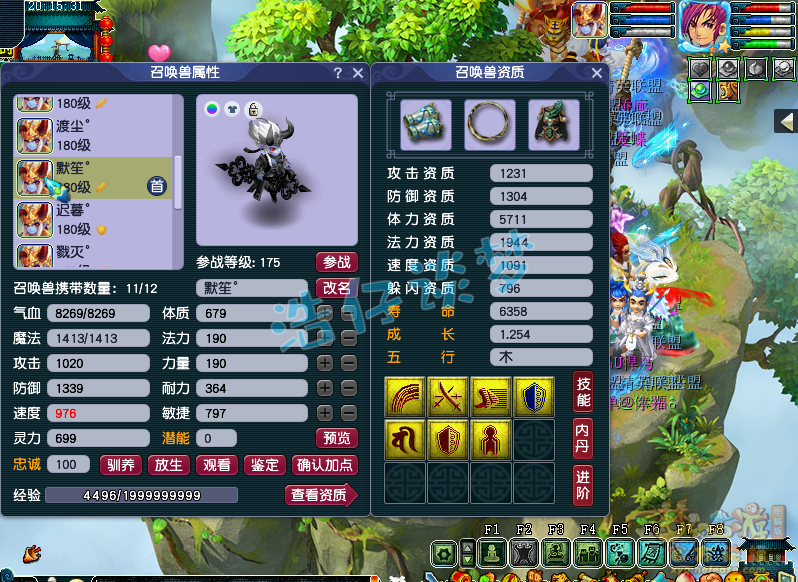Toggle the 查看资质 button

coord(320,494)
